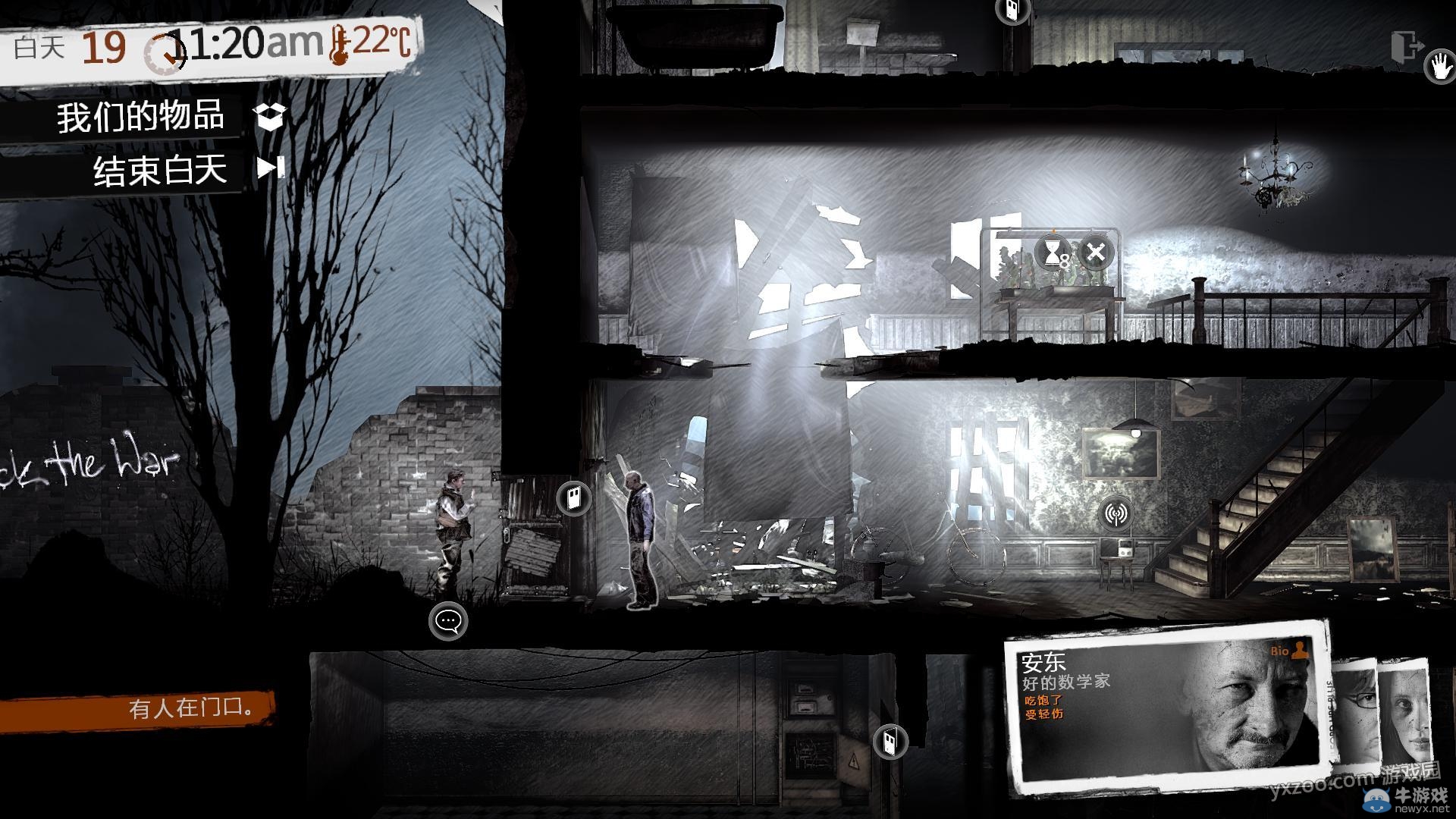
Task: Click the exit door icon beside the hand
Action: click(x=1407, y=47)
